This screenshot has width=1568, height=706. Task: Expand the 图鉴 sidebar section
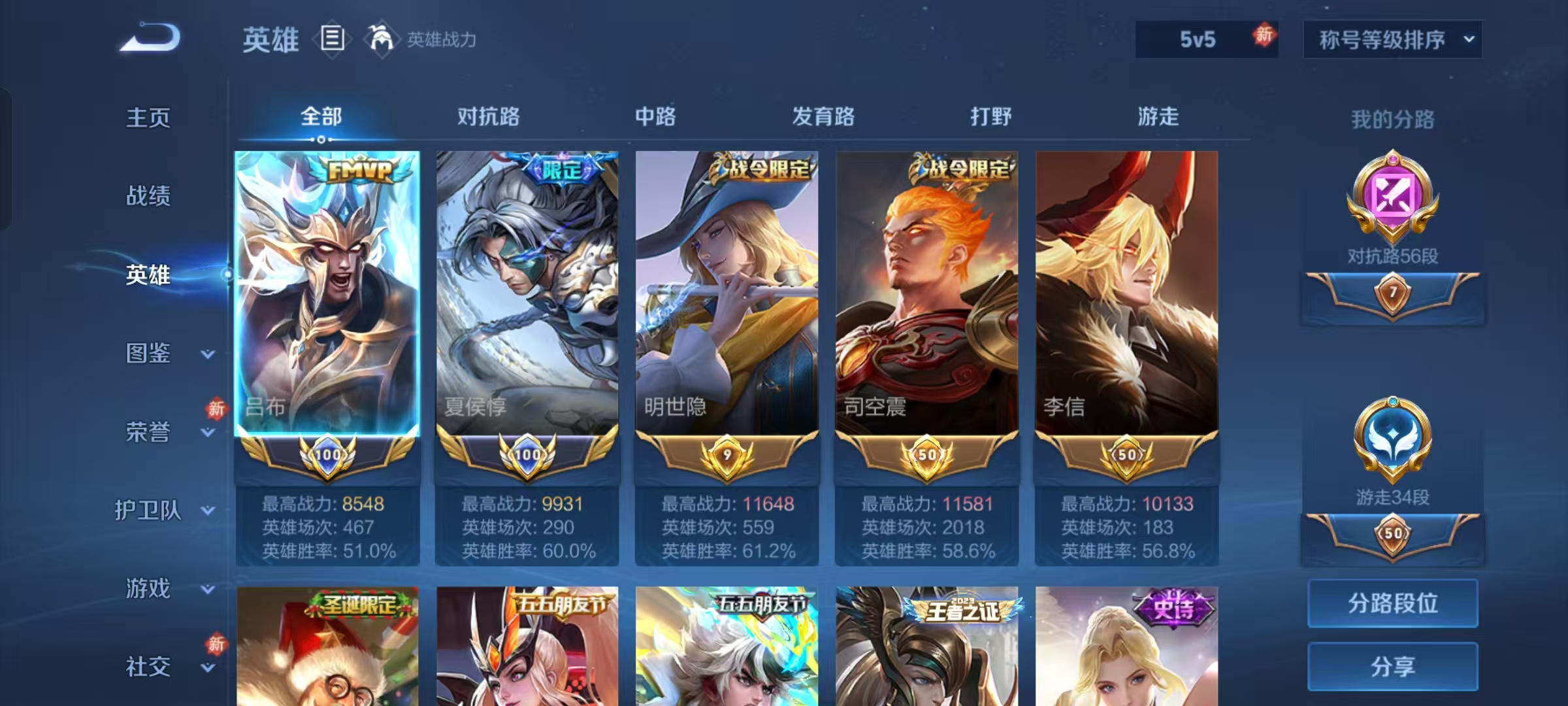149,354
